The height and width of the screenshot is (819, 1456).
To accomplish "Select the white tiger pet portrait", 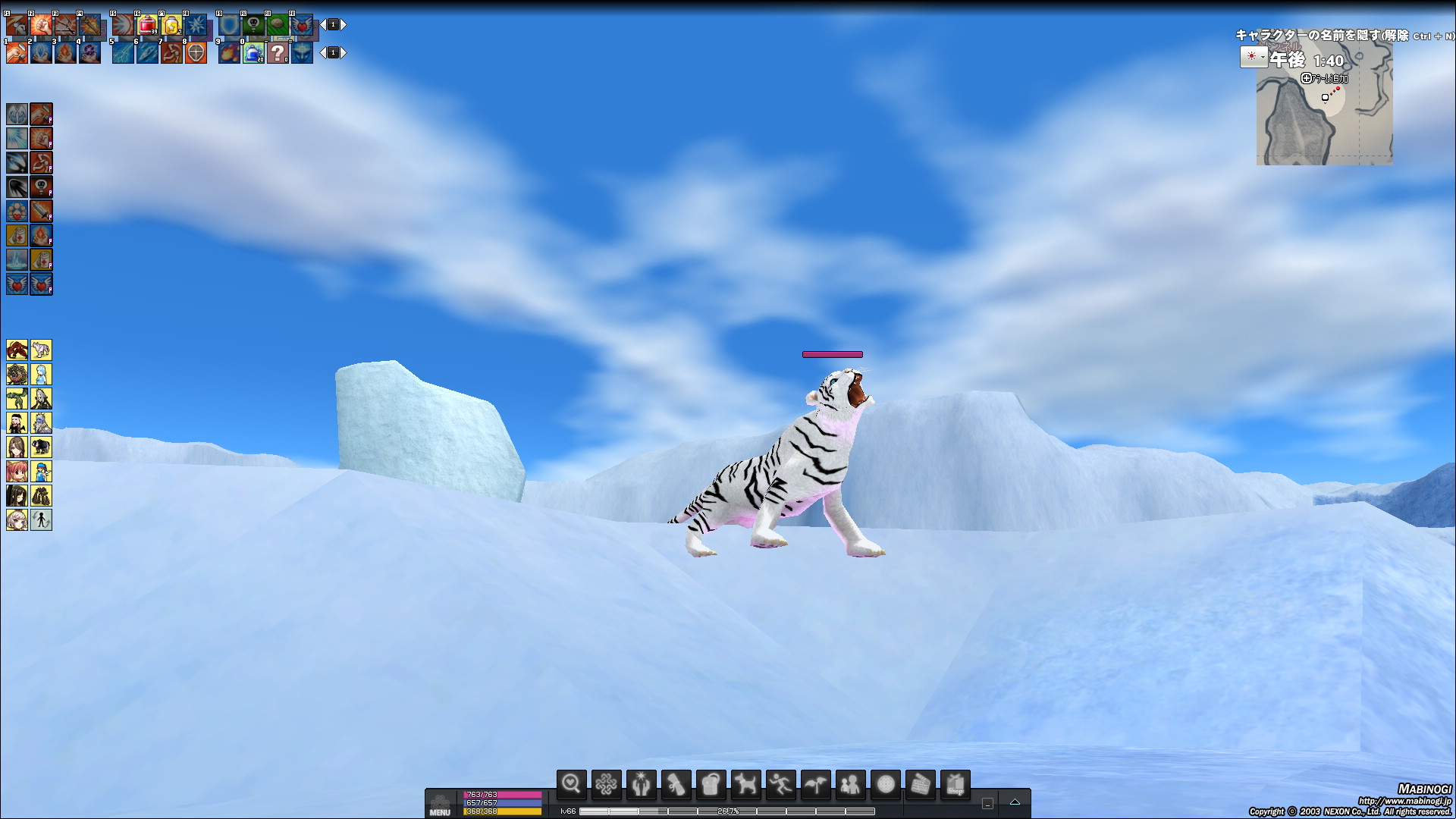I will coord(41,350).
